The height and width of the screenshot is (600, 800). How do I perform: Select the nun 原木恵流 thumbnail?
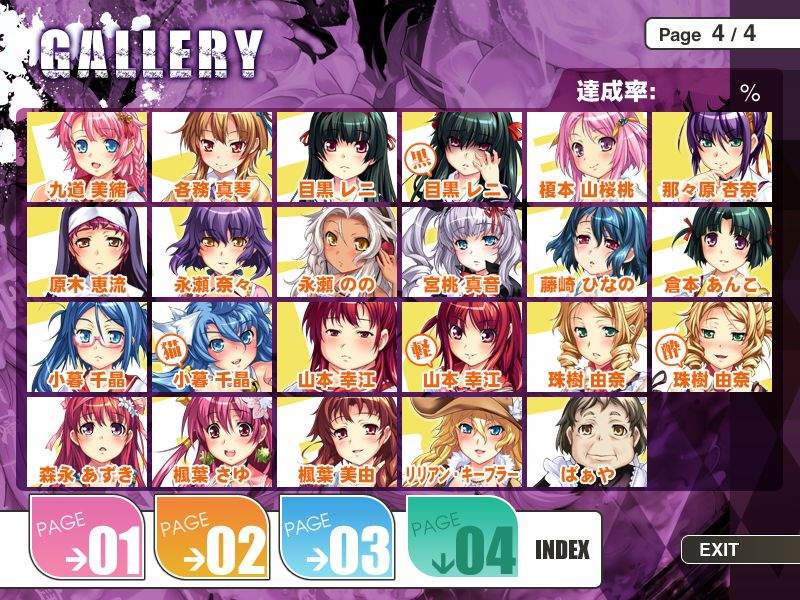pyautogui.click(x=87, y=251)
